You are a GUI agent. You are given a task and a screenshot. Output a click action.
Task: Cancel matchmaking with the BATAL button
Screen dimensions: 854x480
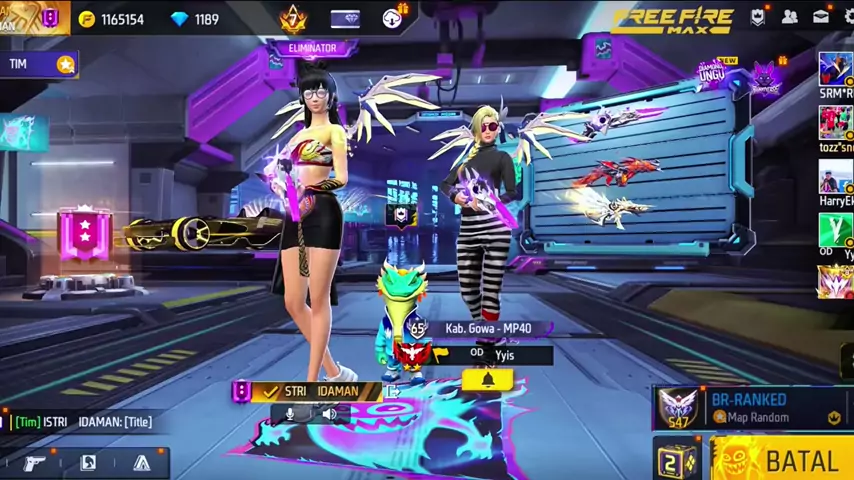pyautogui.click(x=790, y=461)
